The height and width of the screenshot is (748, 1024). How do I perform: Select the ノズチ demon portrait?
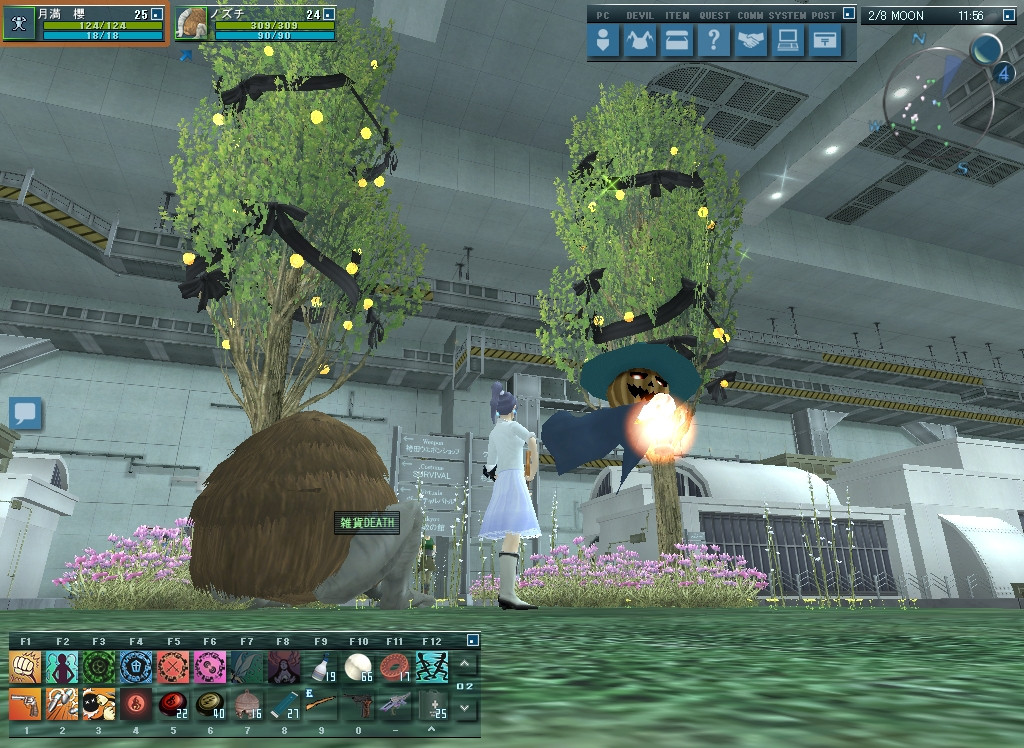point(191,24)
